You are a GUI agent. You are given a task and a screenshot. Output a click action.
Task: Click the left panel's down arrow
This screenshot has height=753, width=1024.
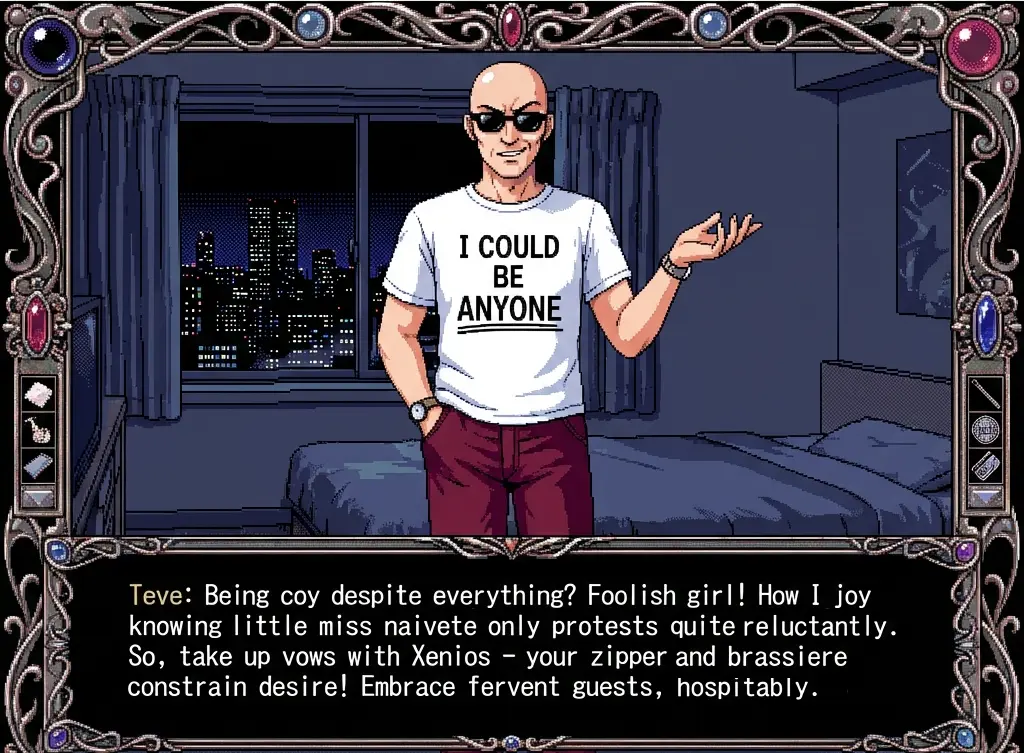tap(37, 497)
